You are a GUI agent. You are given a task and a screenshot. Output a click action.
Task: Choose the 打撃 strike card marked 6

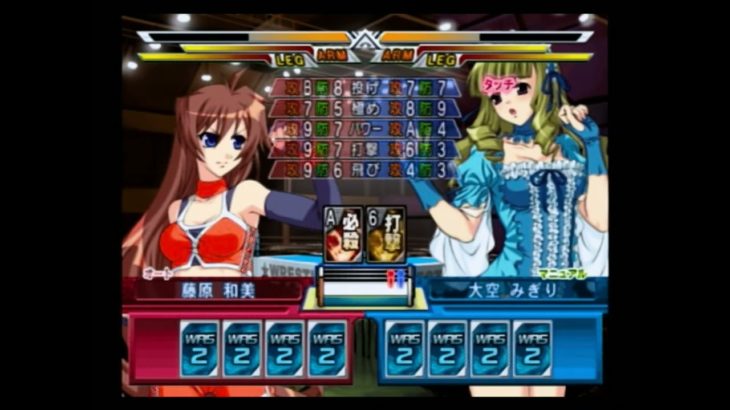(385, 234)
